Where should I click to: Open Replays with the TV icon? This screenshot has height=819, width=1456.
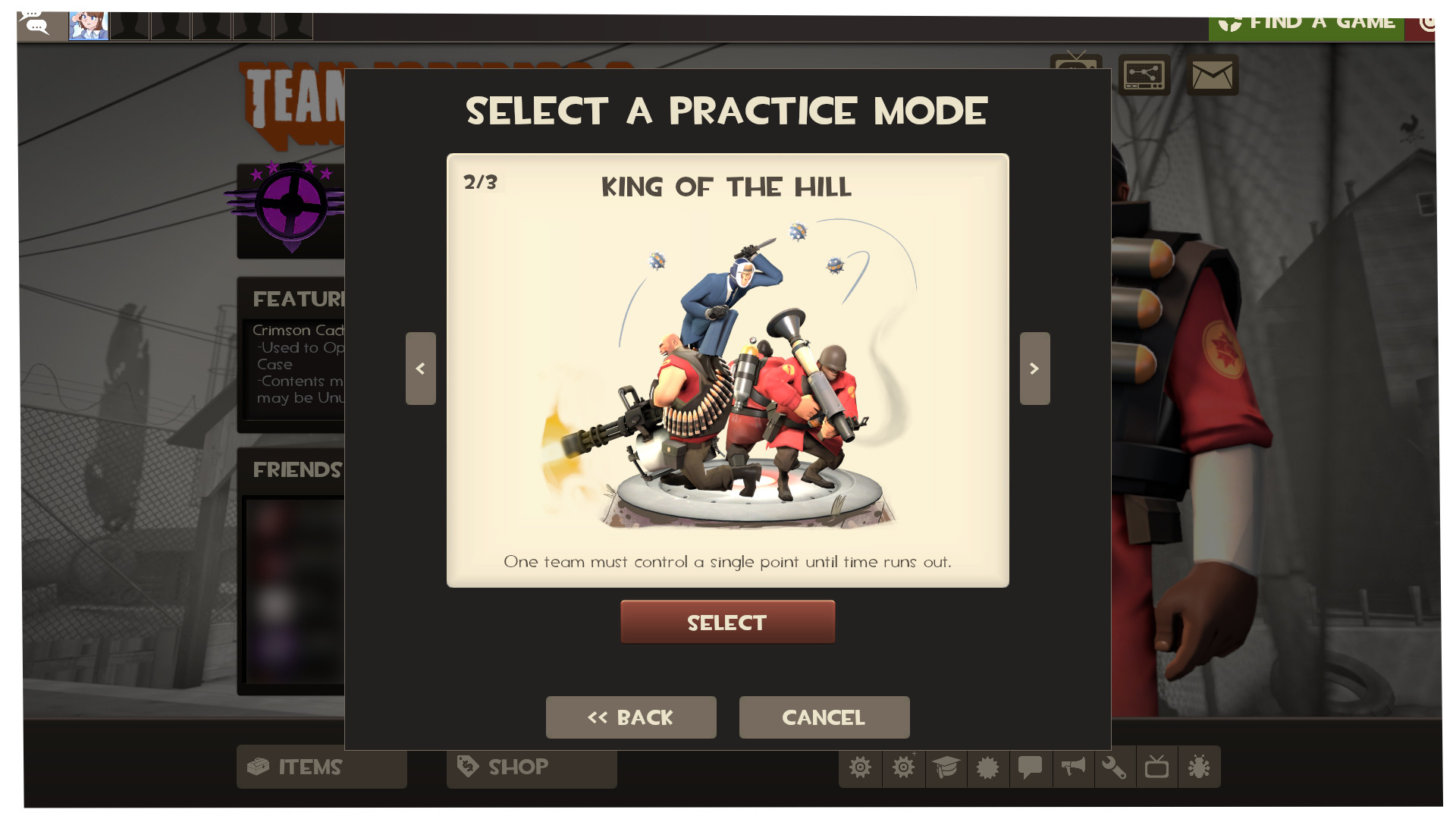[x=1158, y=767]
